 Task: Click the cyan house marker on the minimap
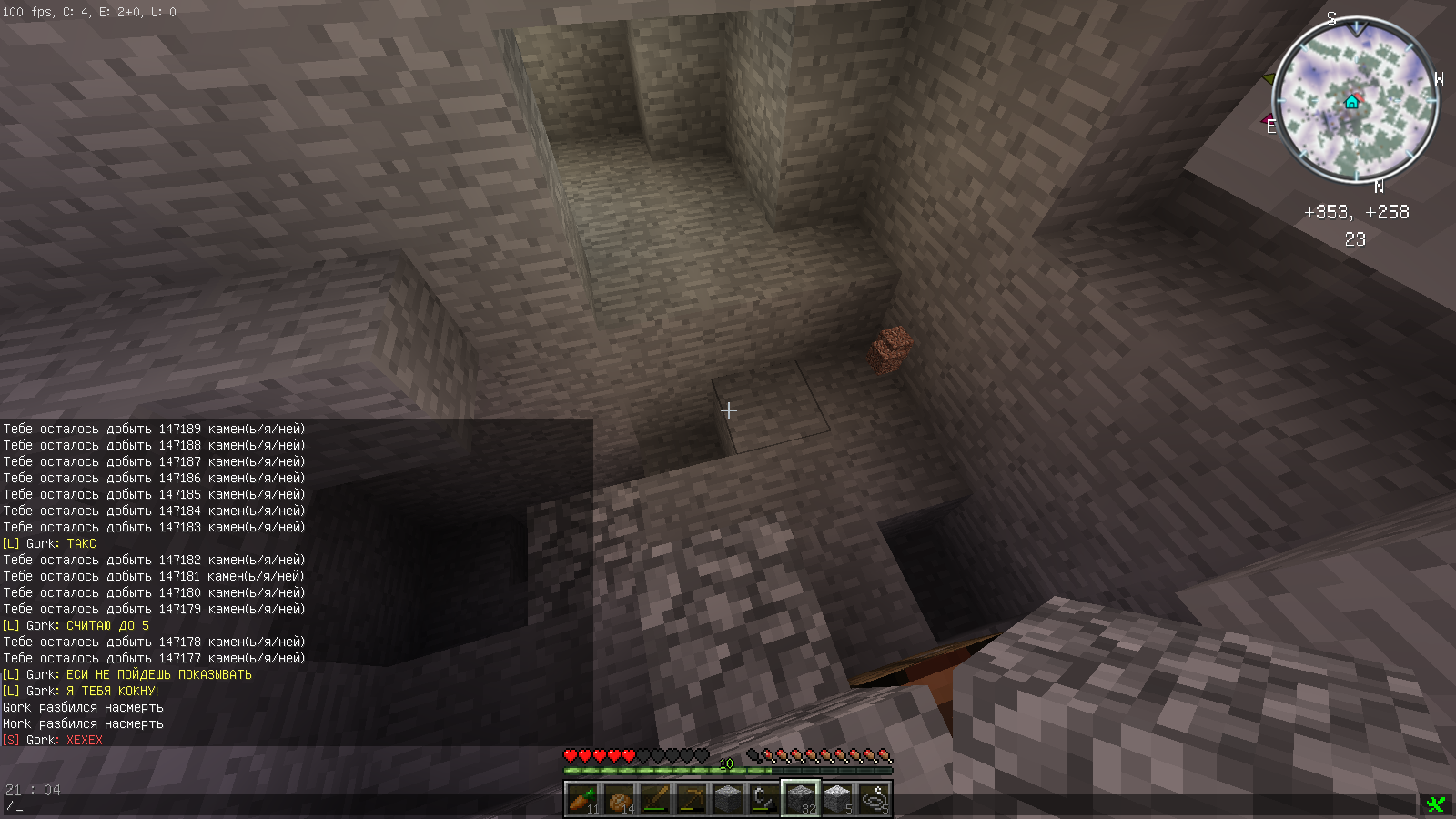tap(1352, 102)
